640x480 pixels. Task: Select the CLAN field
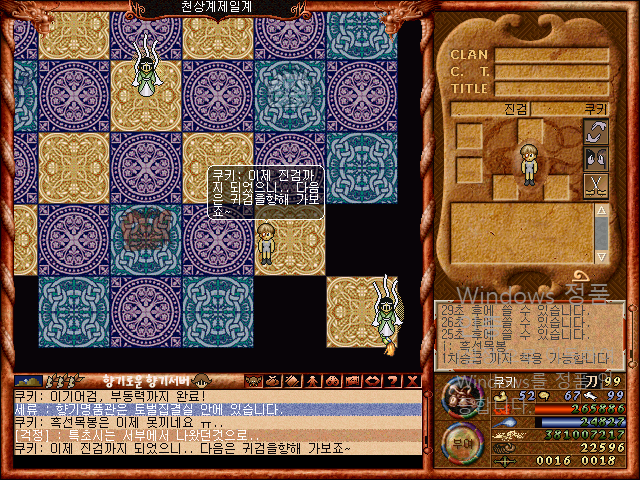(x=551, y=56)
